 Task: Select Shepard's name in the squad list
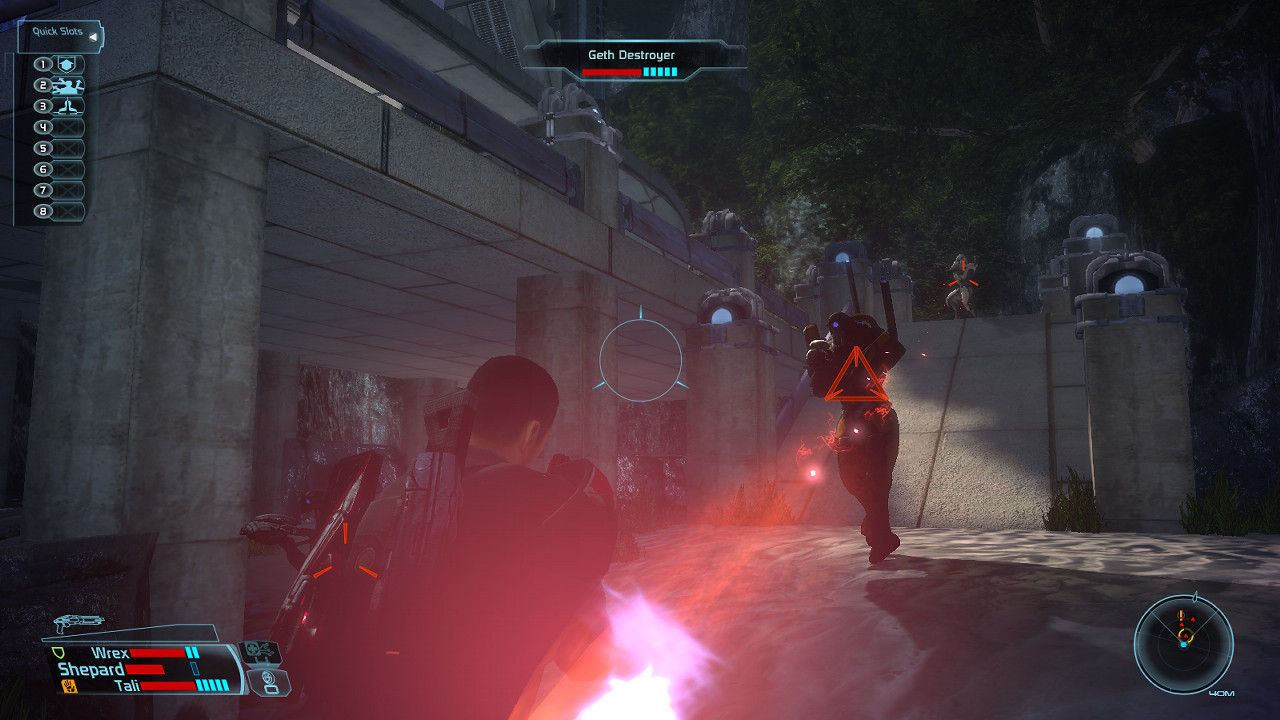point(91,668)
